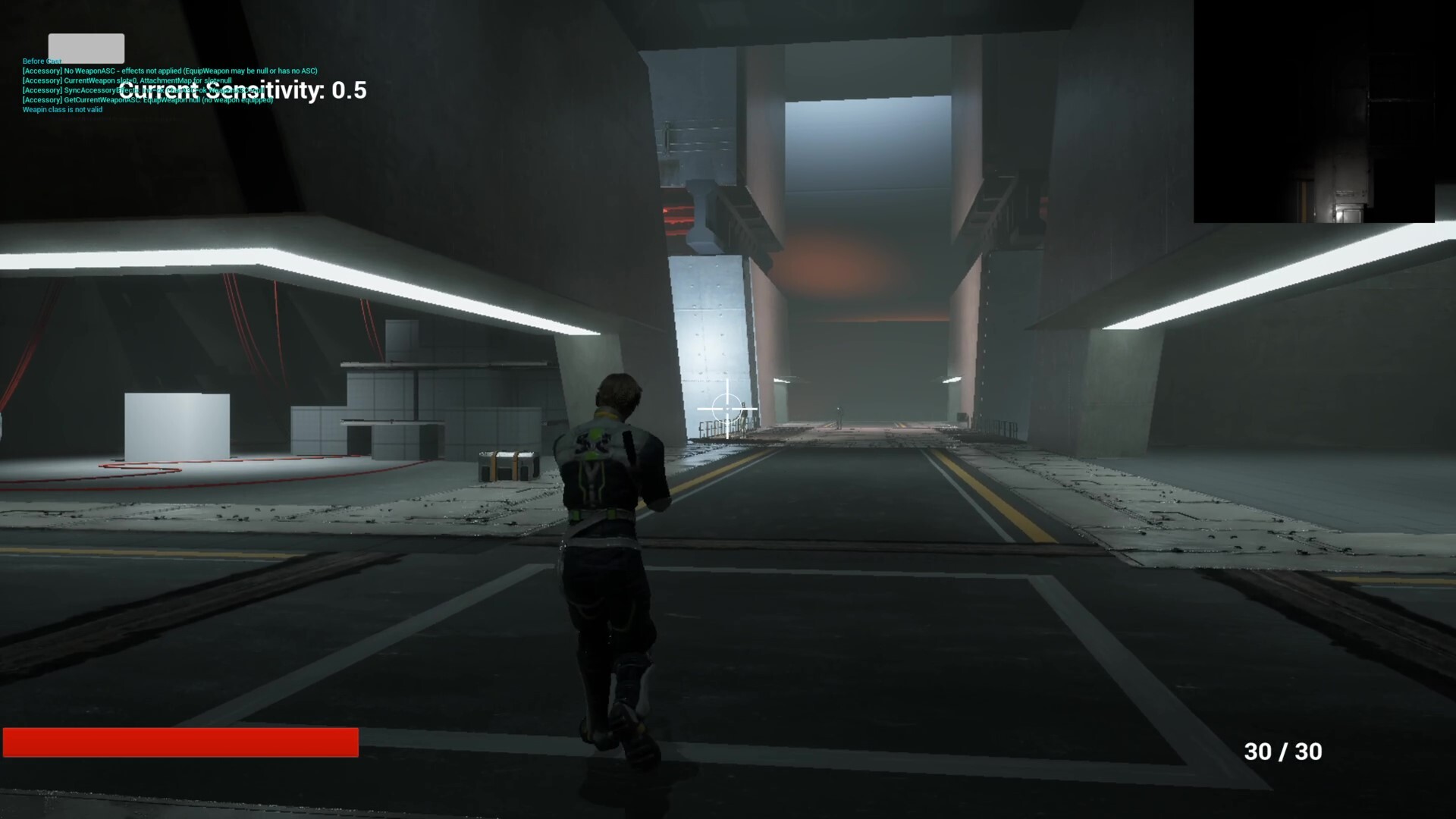This screenshot has width=1456, height=819.
Task: Click the No WeaponASC warning line
Action: (168, 71)
